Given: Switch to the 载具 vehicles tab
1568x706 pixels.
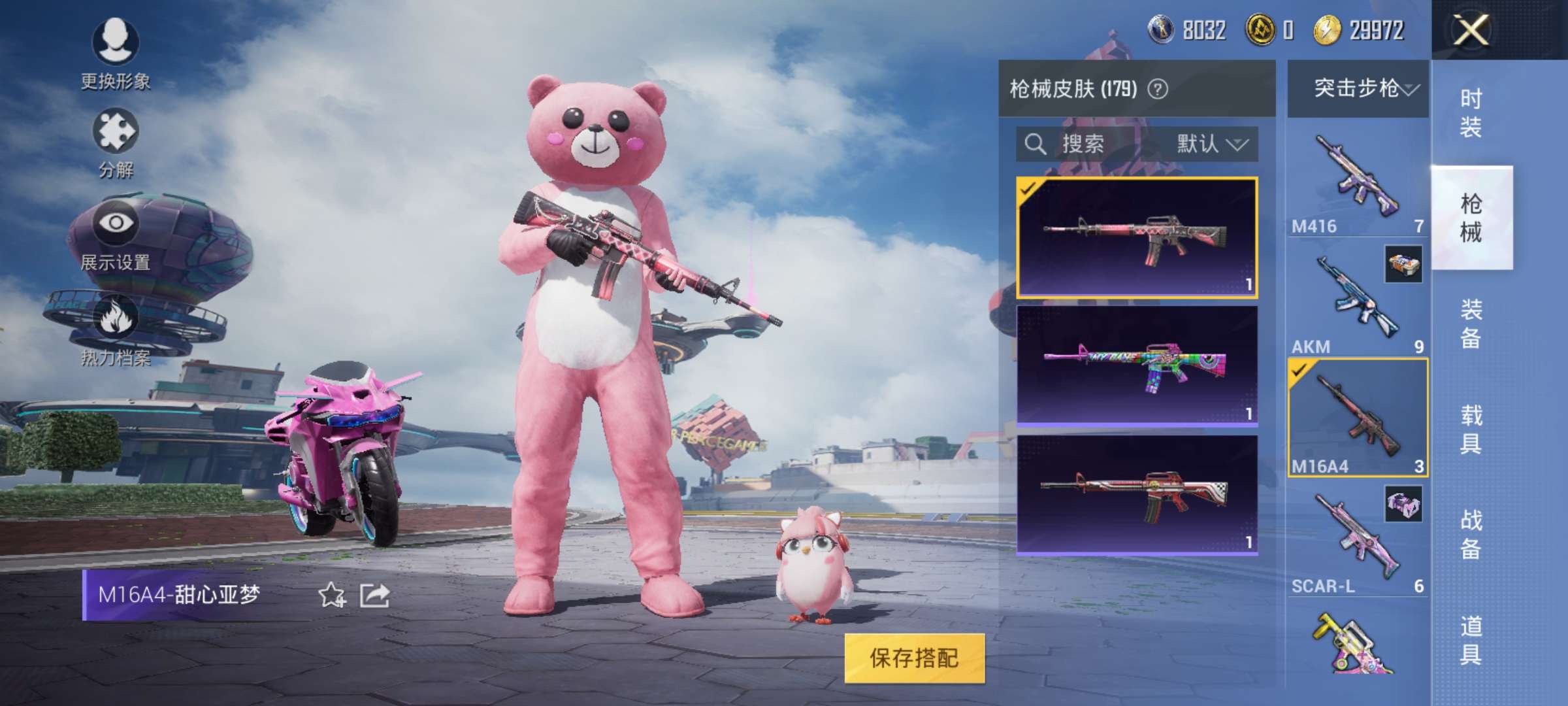Looking at the screenshot, I should [1471, 429].
